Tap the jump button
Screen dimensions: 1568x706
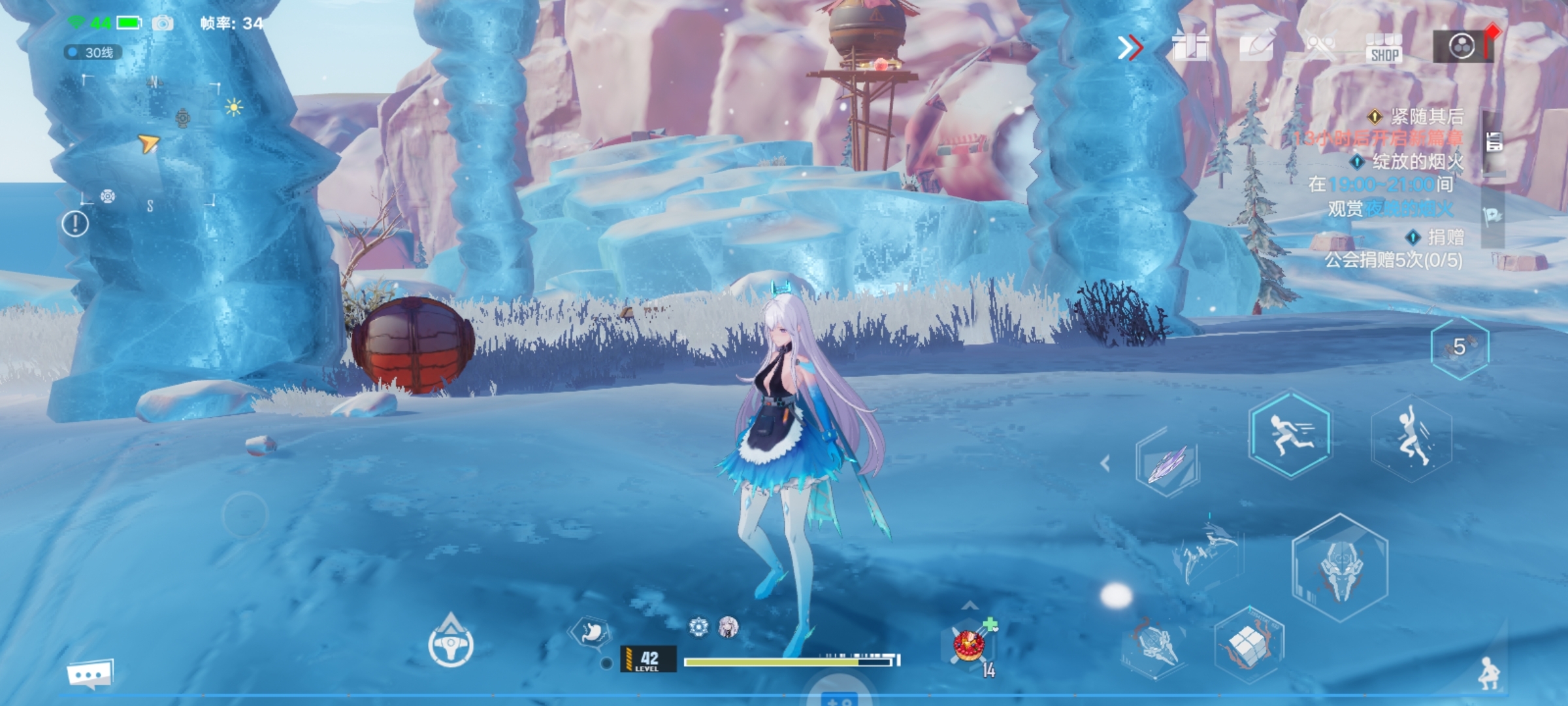[1411, 438]
